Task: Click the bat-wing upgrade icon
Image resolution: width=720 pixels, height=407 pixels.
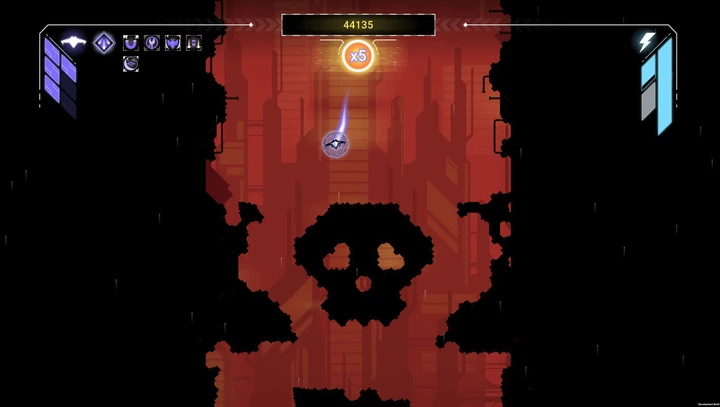Action: point(173,43)
